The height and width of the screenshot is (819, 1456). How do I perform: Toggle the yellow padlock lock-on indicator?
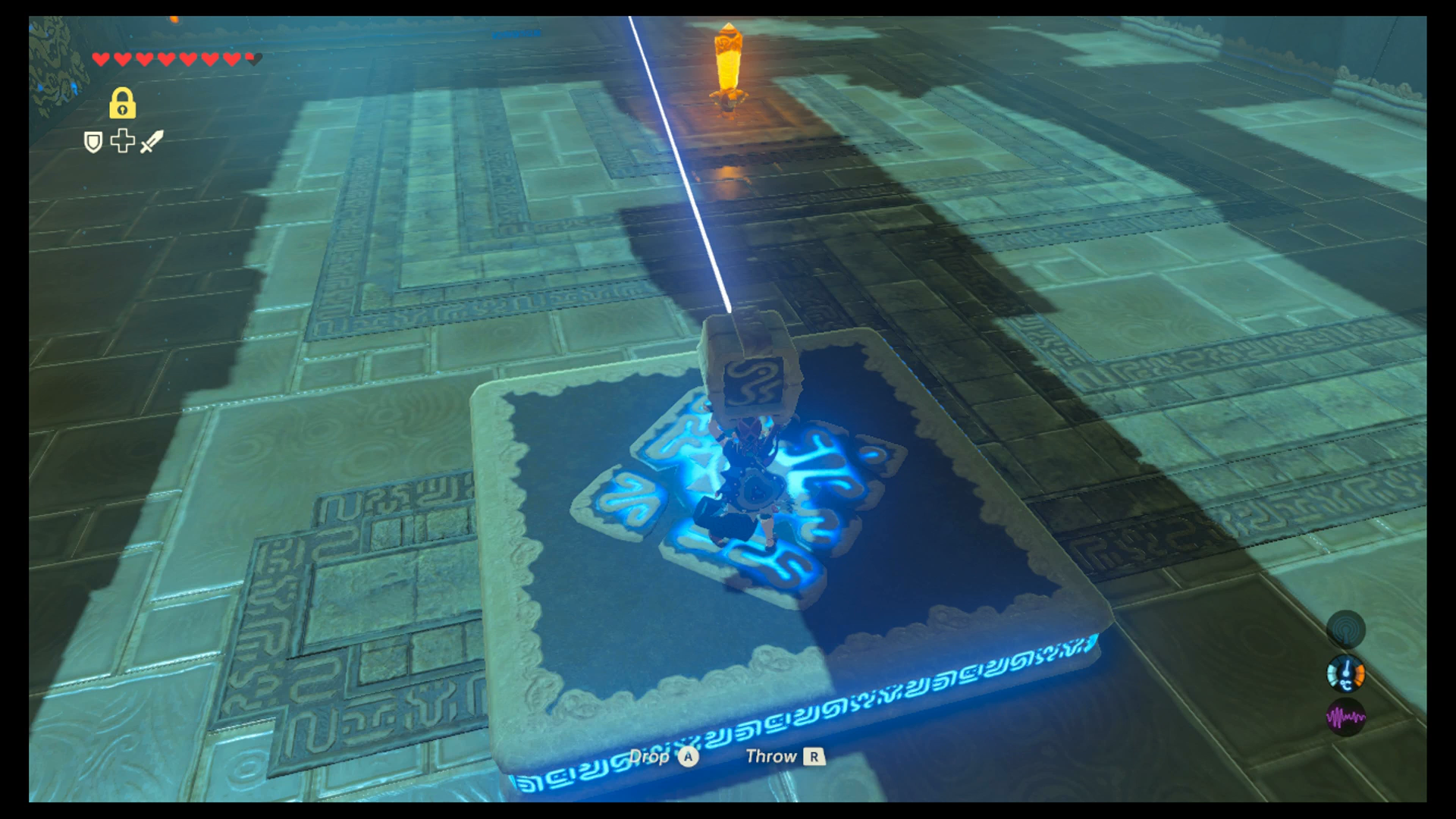[x=123, y=105]
